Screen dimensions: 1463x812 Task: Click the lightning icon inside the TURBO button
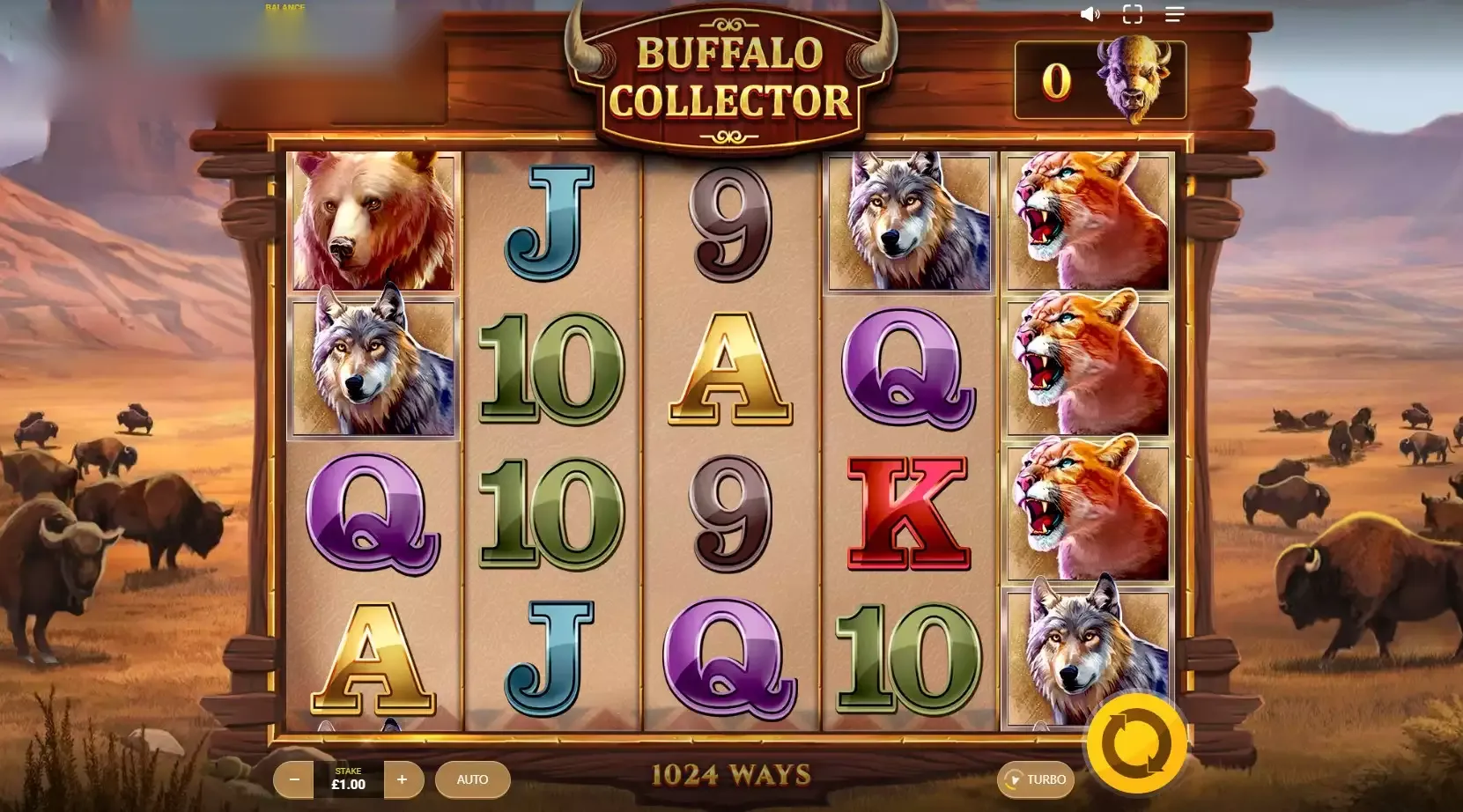tap(1015, 779)
